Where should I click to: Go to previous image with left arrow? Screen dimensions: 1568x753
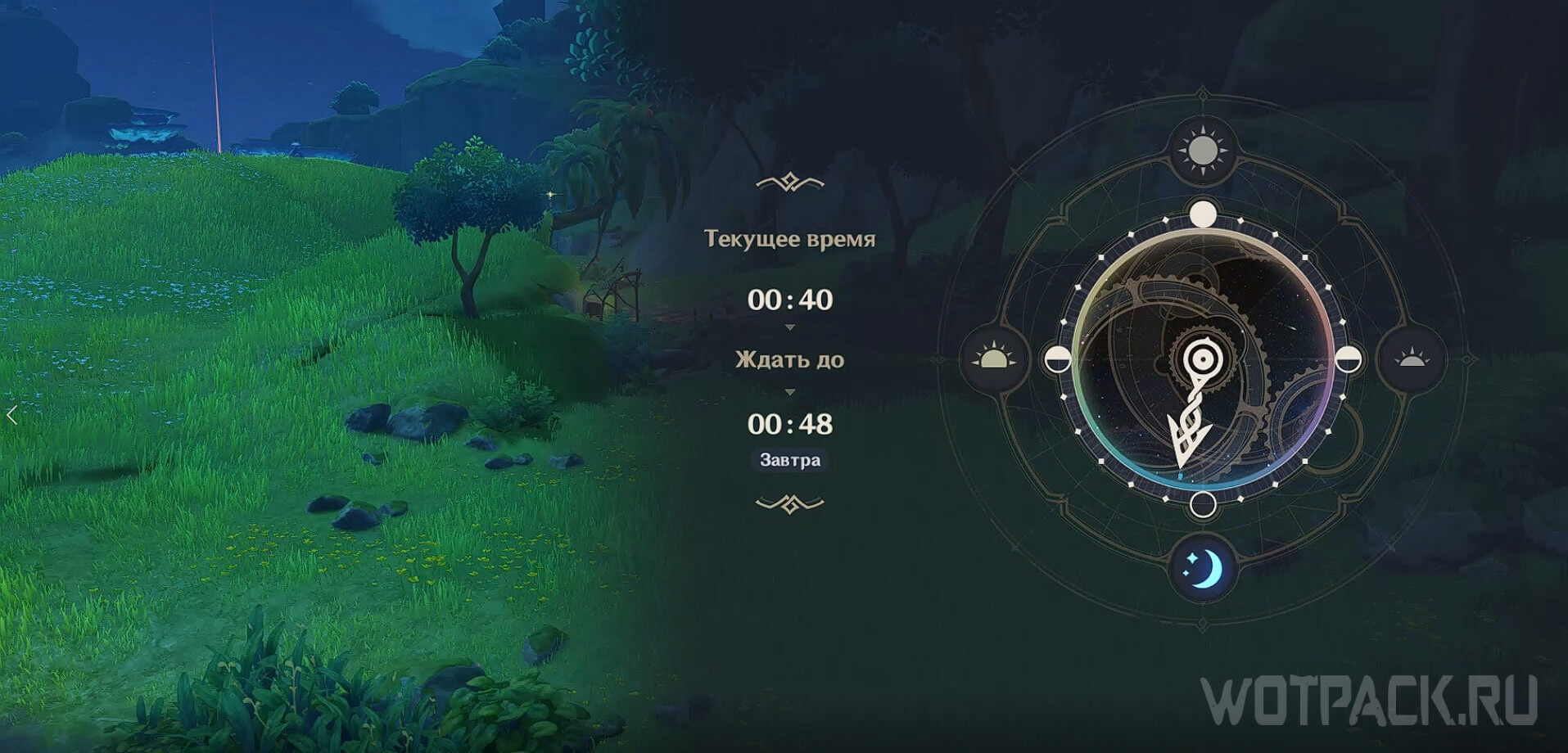pyautogui.click(x=11, y=416)
